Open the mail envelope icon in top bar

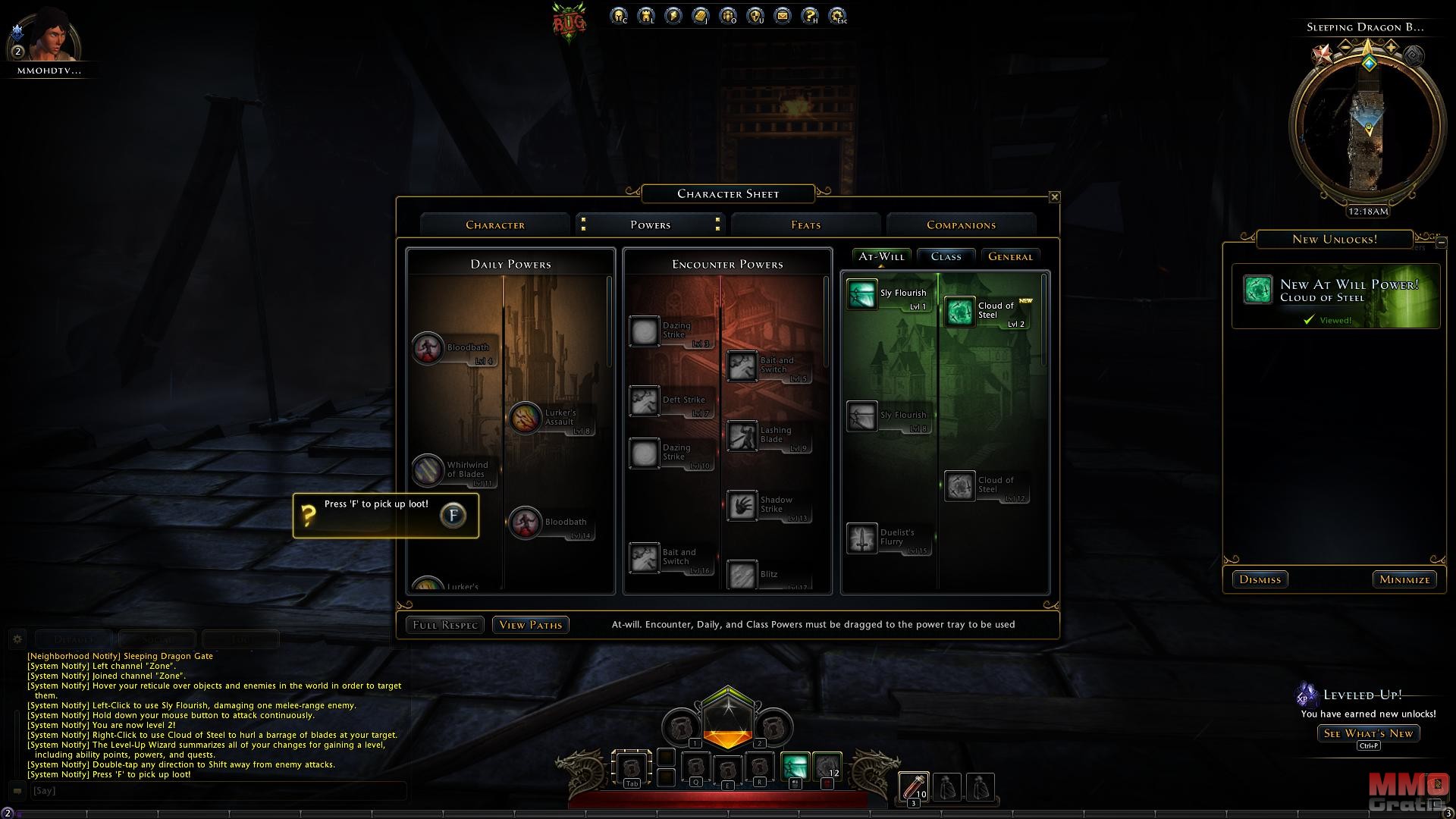(783, 16)
